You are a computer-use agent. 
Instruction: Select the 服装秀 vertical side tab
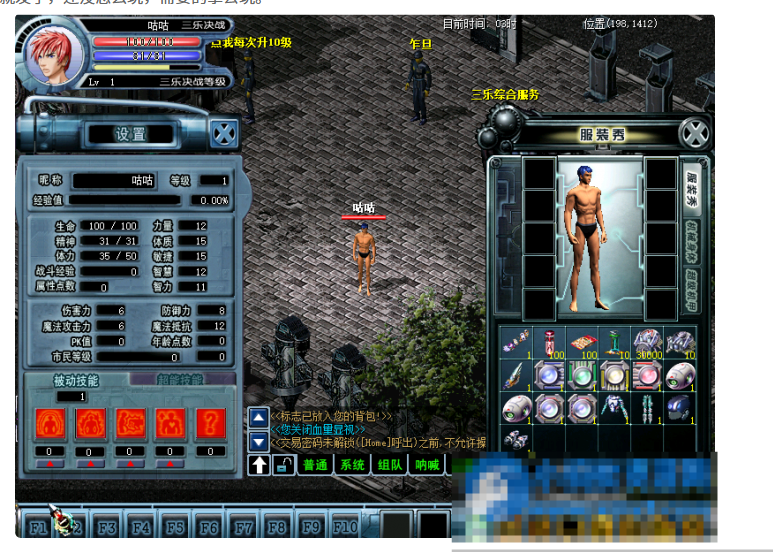tap(692, 185)
